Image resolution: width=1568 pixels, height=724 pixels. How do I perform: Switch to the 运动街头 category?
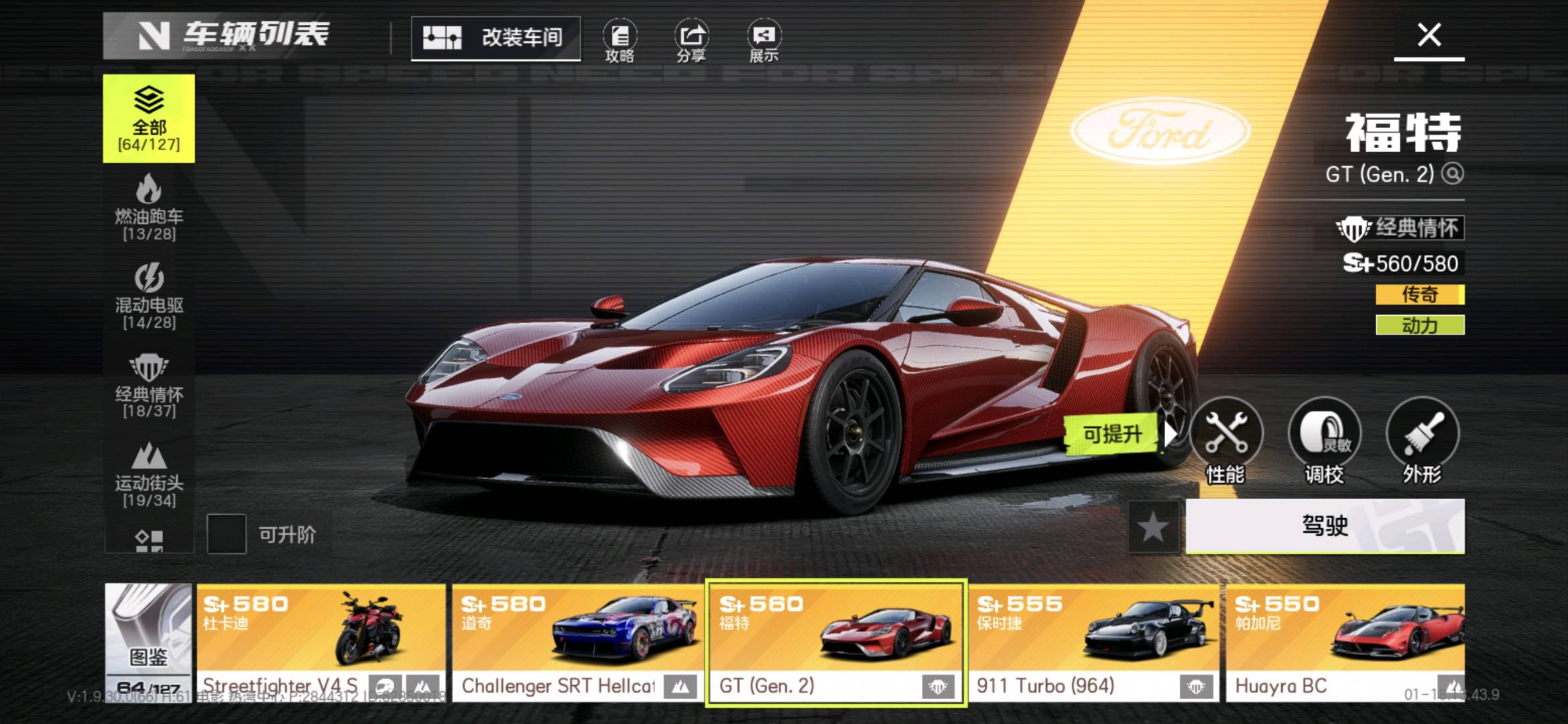149,474
